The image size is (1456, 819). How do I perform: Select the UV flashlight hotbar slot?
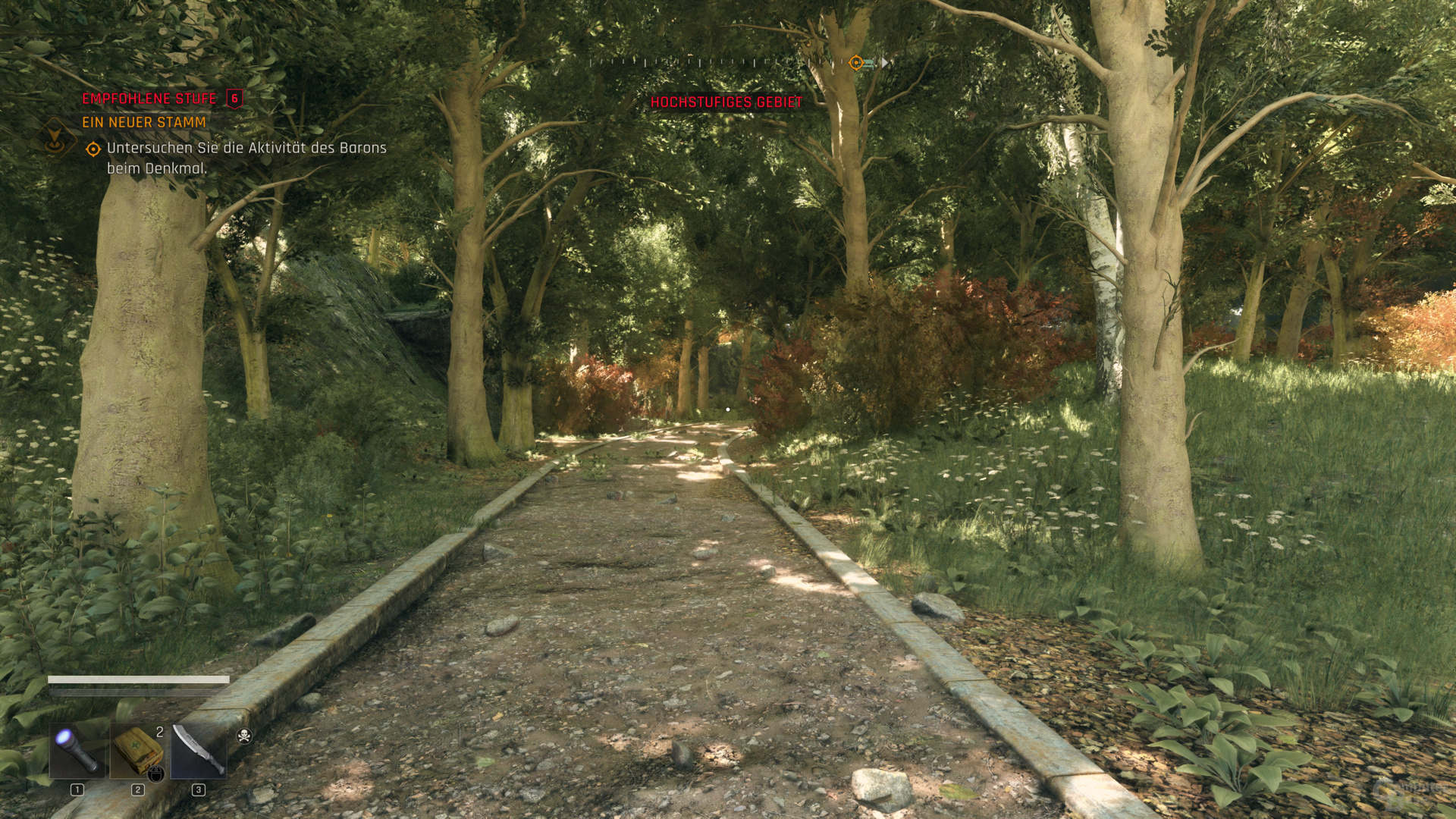(77, 751)
